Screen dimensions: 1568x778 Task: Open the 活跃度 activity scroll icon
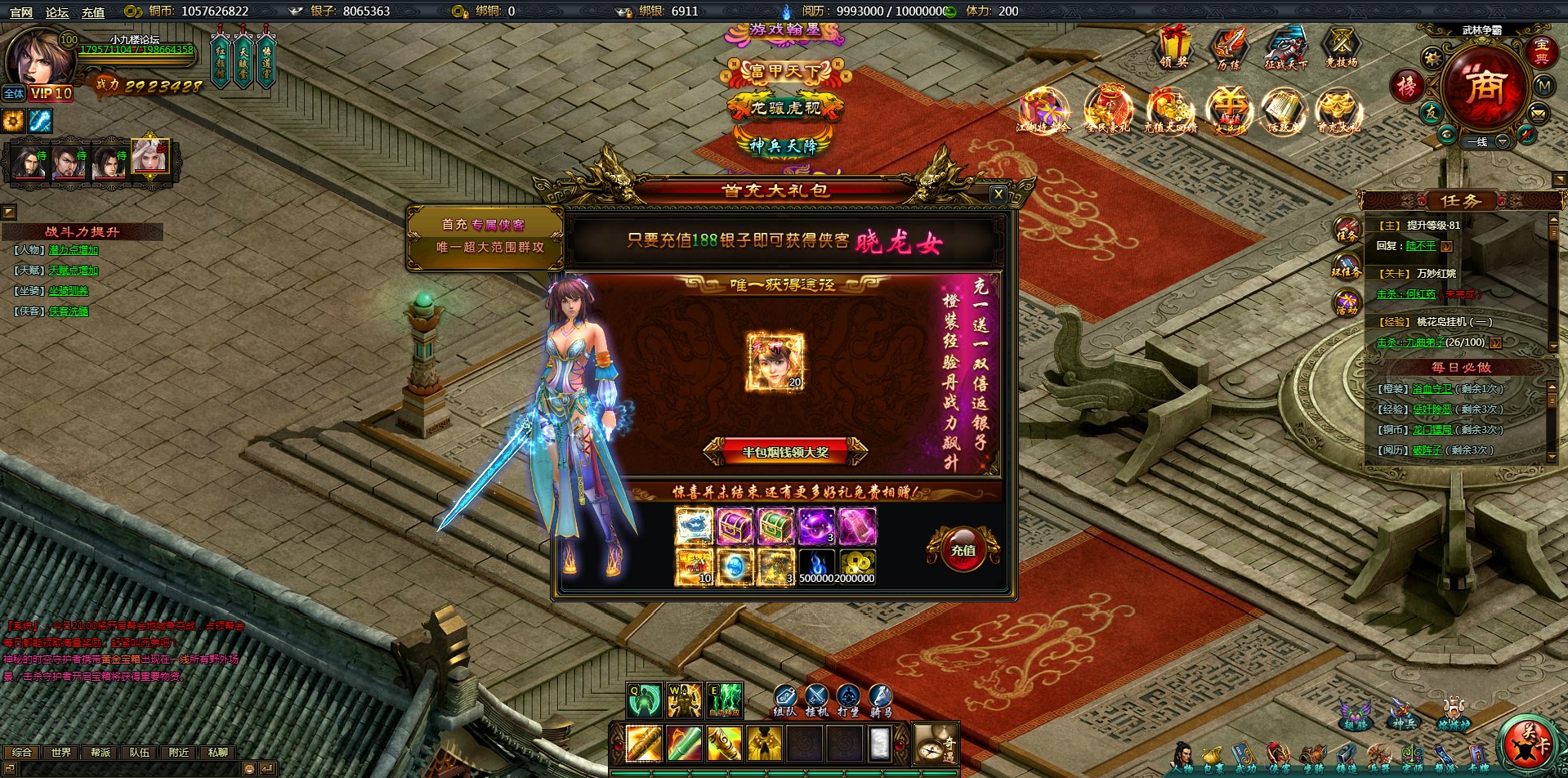point(1282,112)
